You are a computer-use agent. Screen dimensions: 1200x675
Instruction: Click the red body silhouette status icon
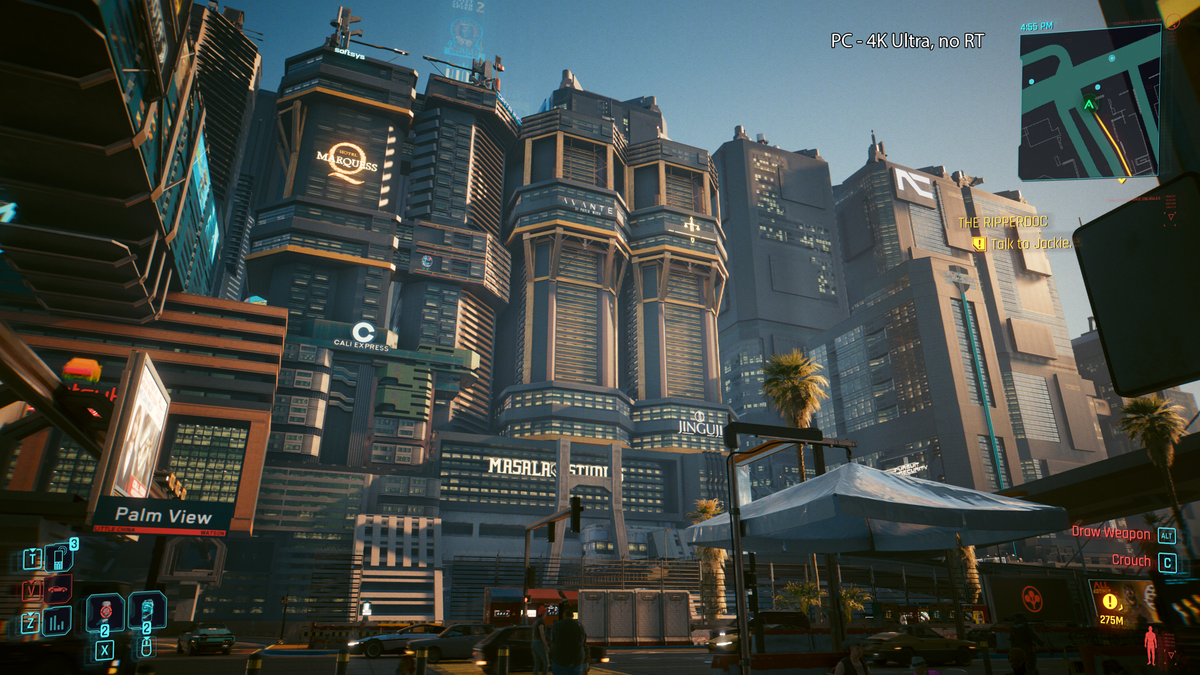[1151, 645]
